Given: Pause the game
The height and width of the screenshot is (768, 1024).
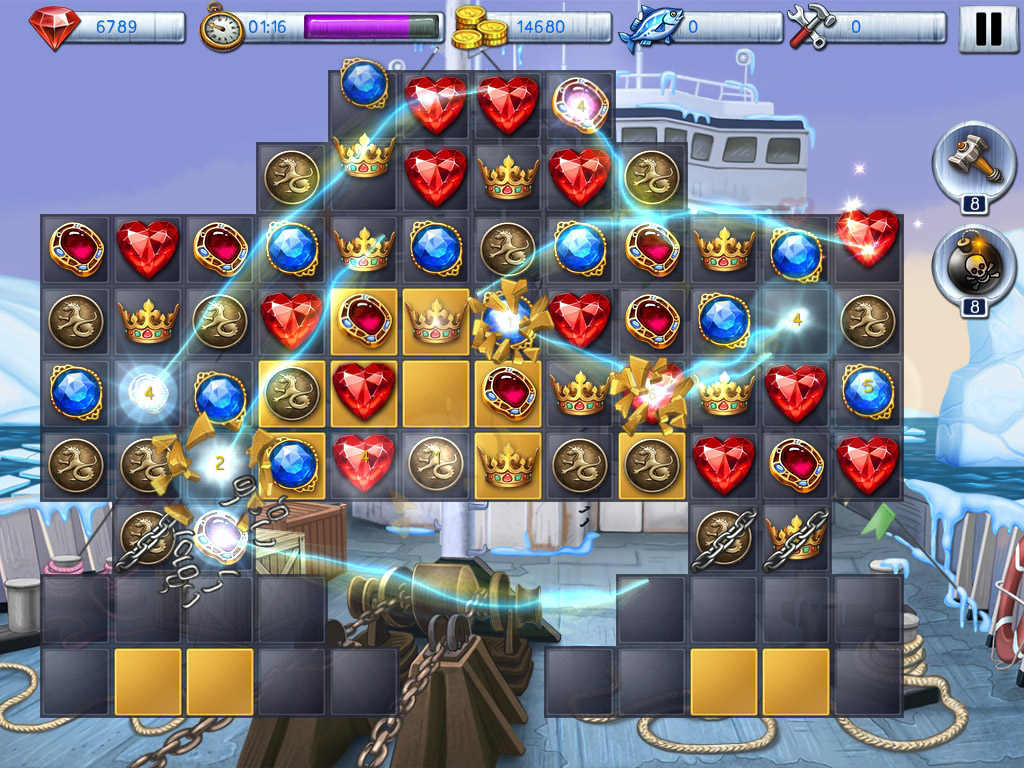Looking at the screenshot, I should [x=988, y=29].
